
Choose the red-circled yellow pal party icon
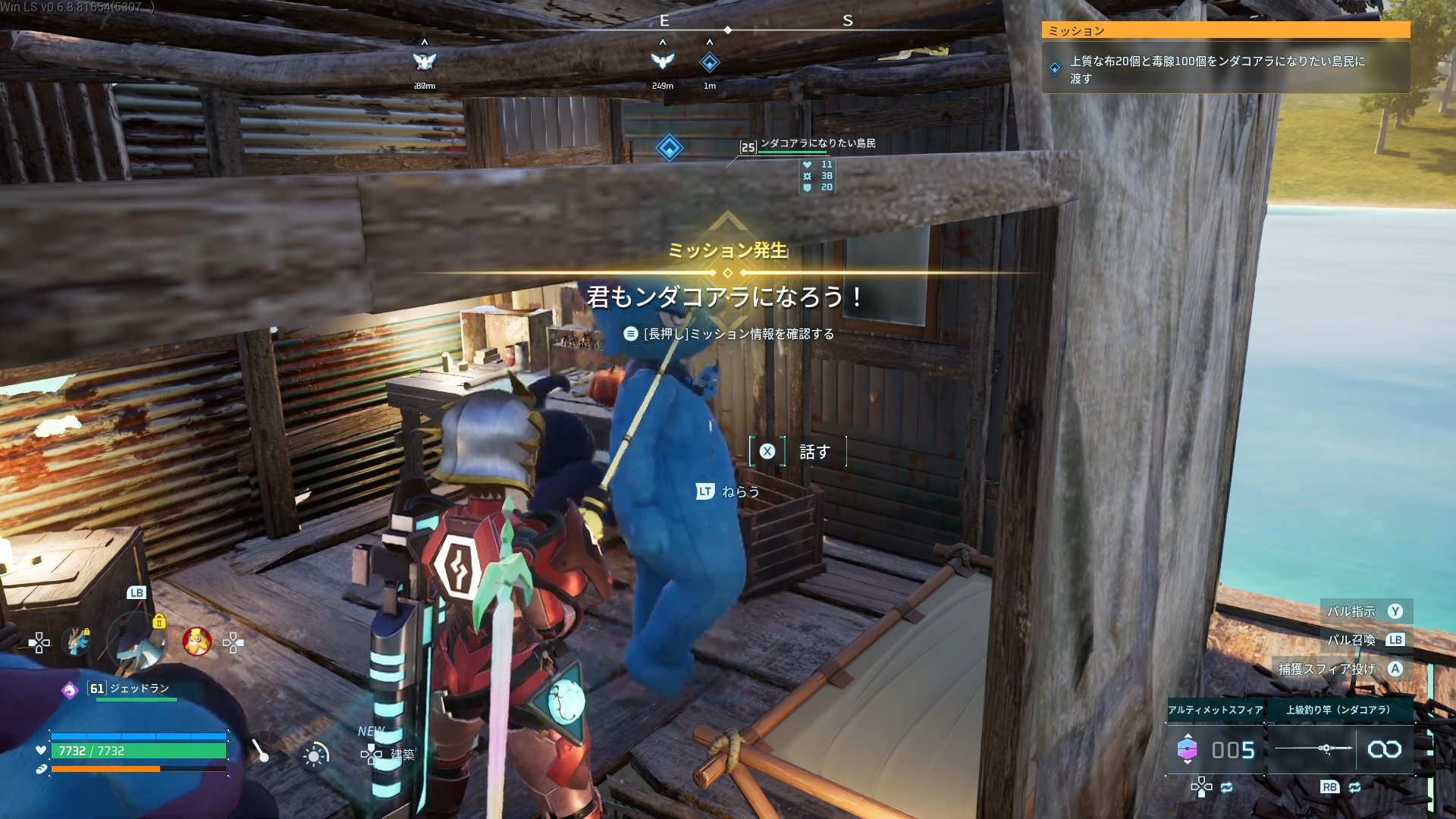tap(197, 642)
